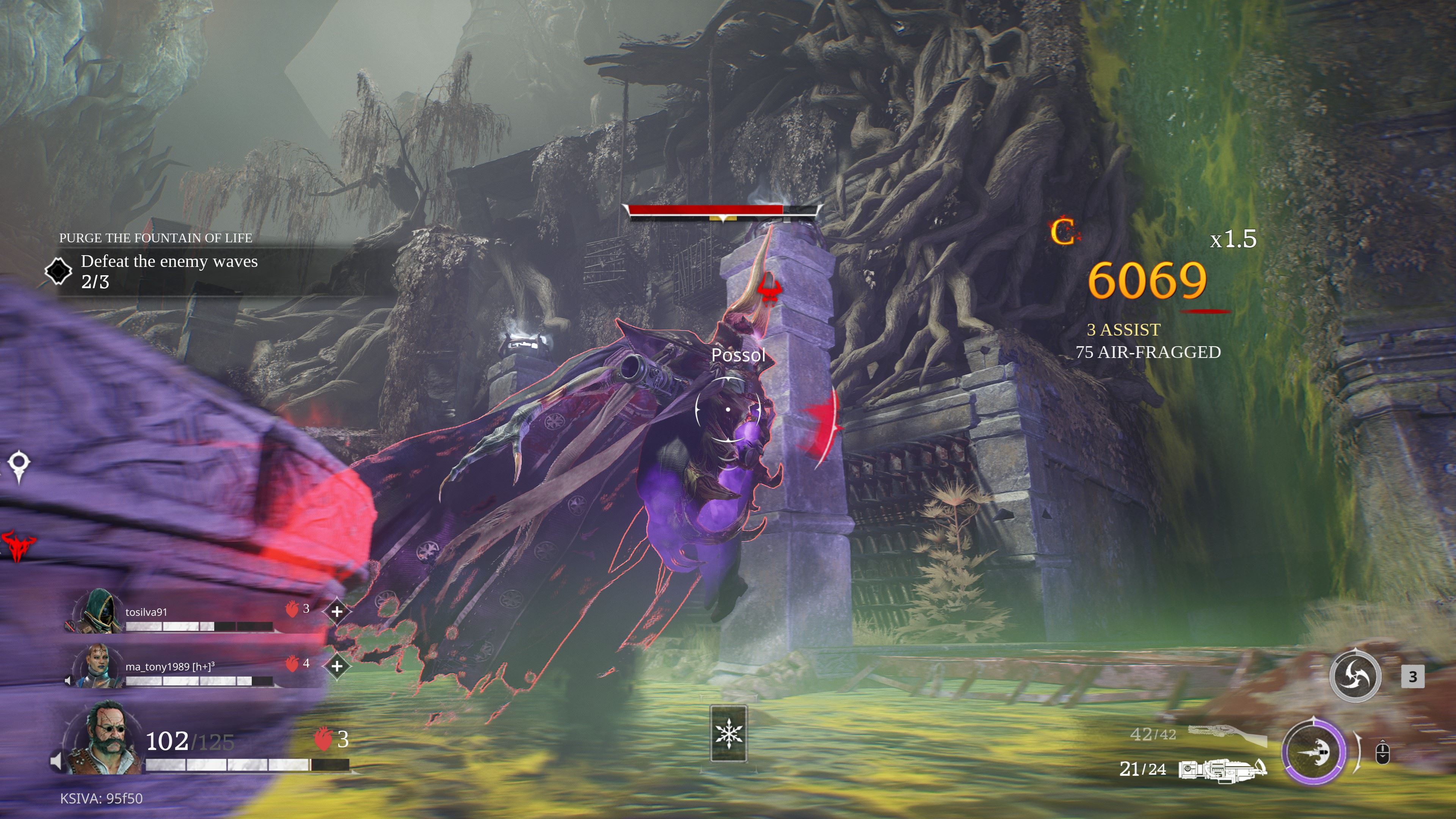Trigger the purple-ringed character skill icon
The image size is (1456, 819).
point(1313,752)
